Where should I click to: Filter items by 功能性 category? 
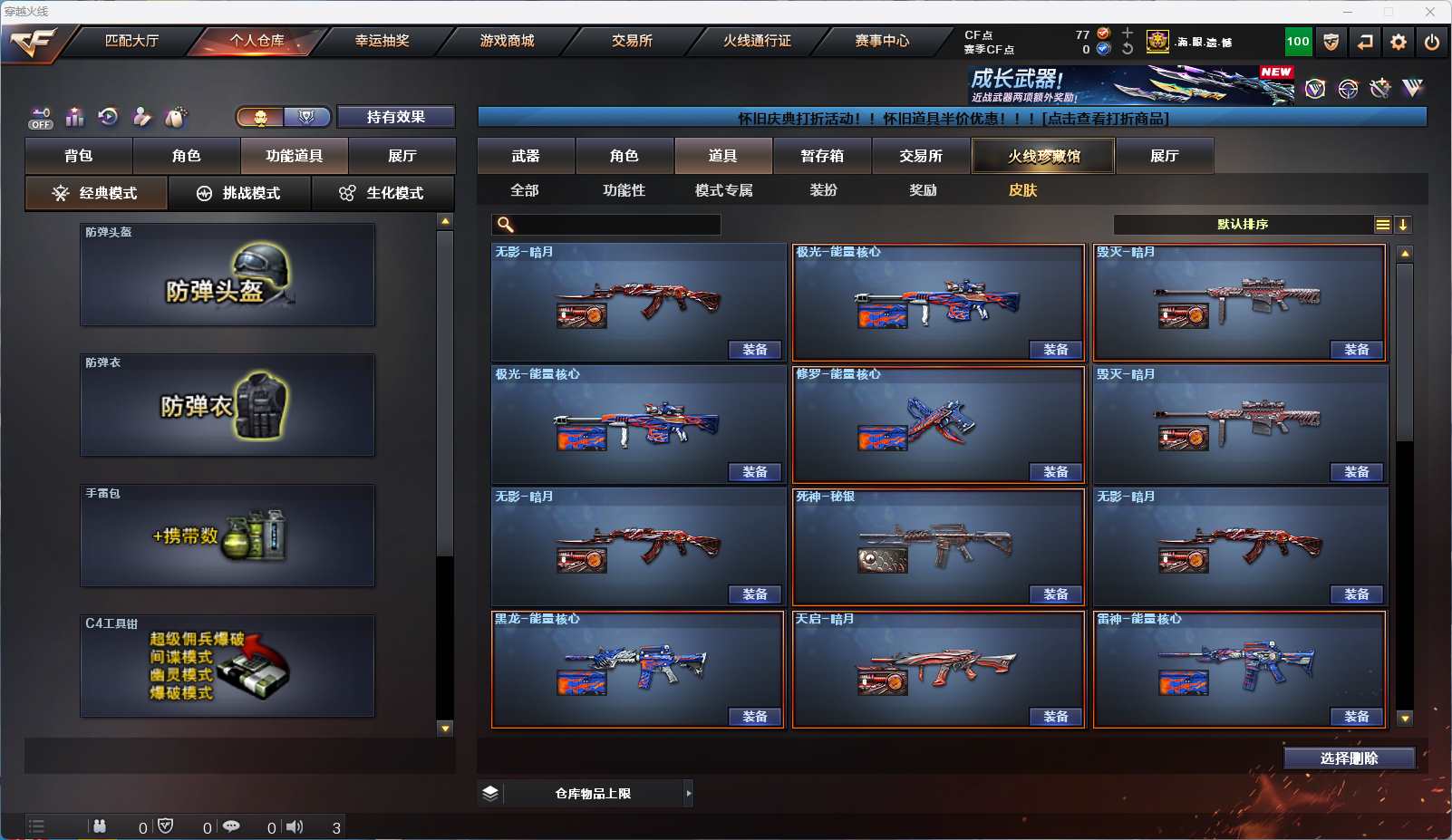624,190
